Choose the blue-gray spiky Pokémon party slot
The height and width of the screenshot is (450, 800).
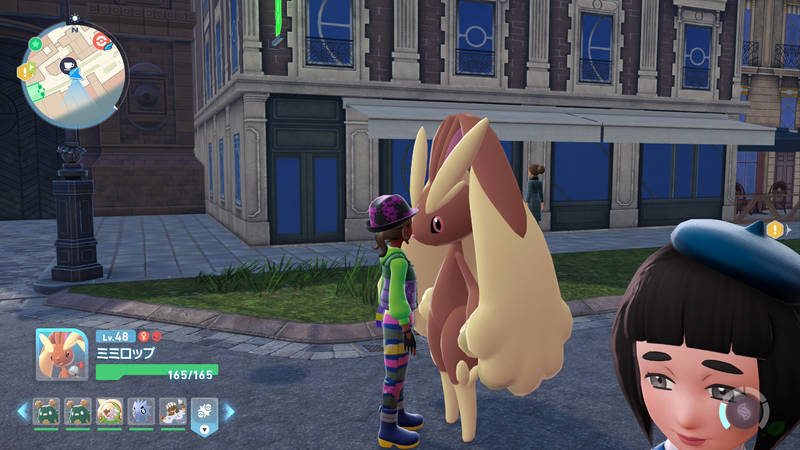pyautogui.click(x=140, y=411)
